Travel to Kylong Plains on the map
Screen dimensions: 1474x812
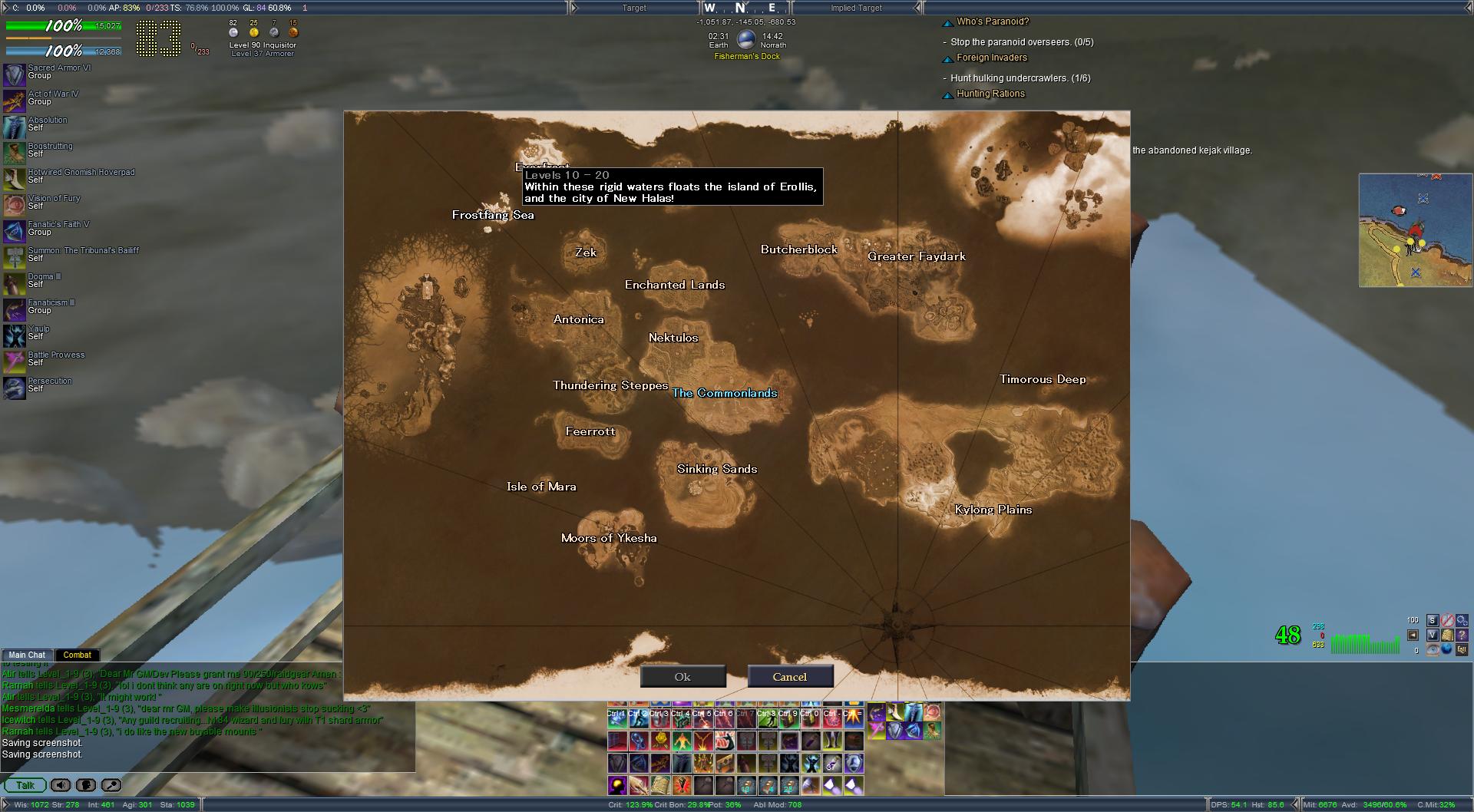[993, 510]
